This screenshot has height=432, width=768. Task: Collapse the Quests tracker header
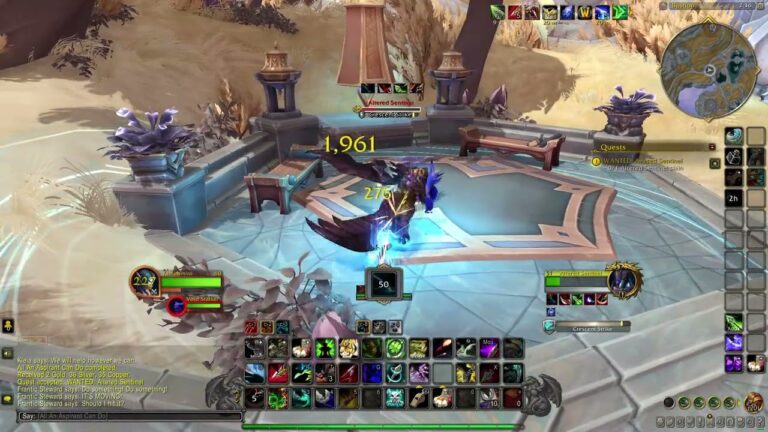pyautogui.click(x=713, y=146)
